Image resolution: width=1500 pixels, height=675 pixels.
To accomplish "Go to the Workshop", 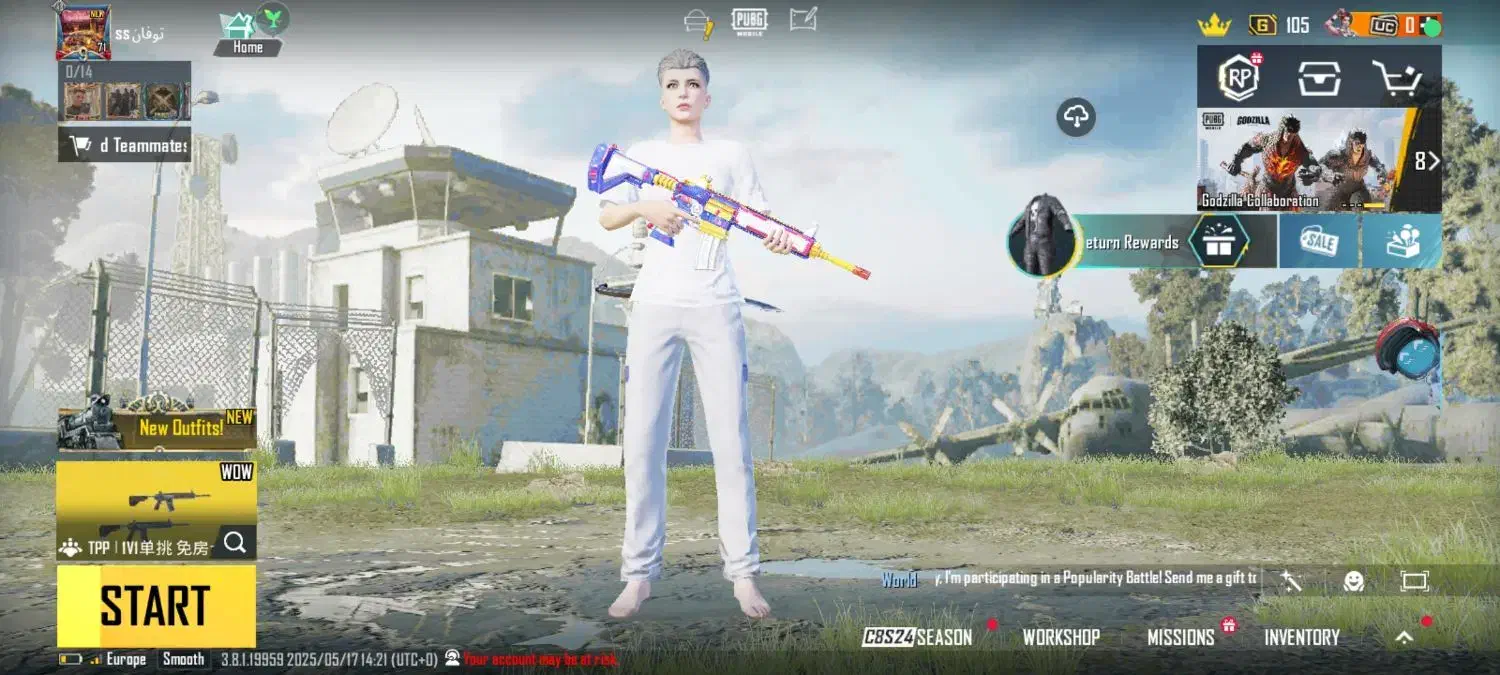I will click(1061, 637).
